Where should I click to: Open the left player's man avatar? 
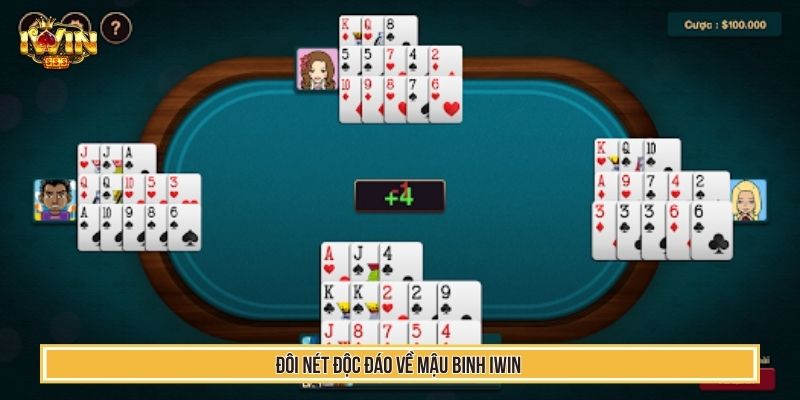55,200
